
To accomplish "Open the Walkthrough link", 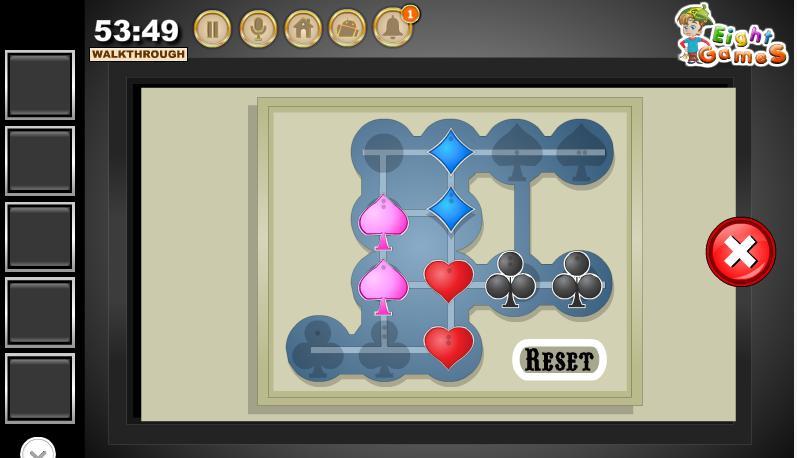I will [138, 55].
